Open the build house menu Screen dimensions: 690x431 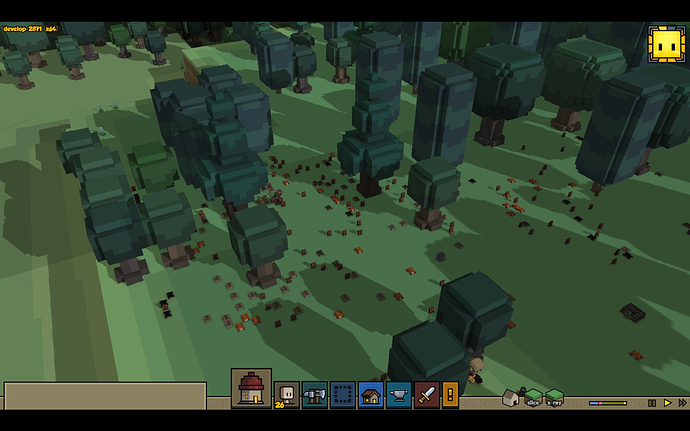pos(371,394)
